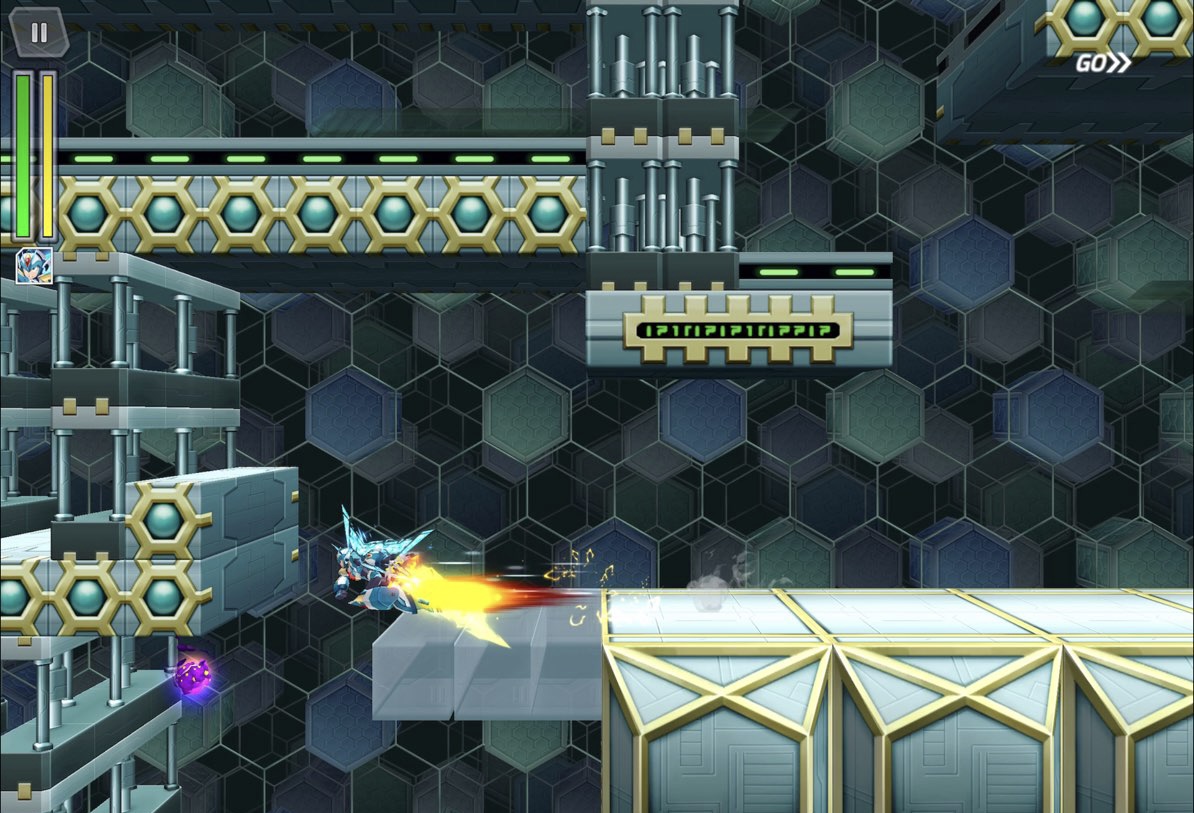1194x813 pixels.
Task: Tap the character portrait icon
Action: pyautogui.click(x=34, y=265)
